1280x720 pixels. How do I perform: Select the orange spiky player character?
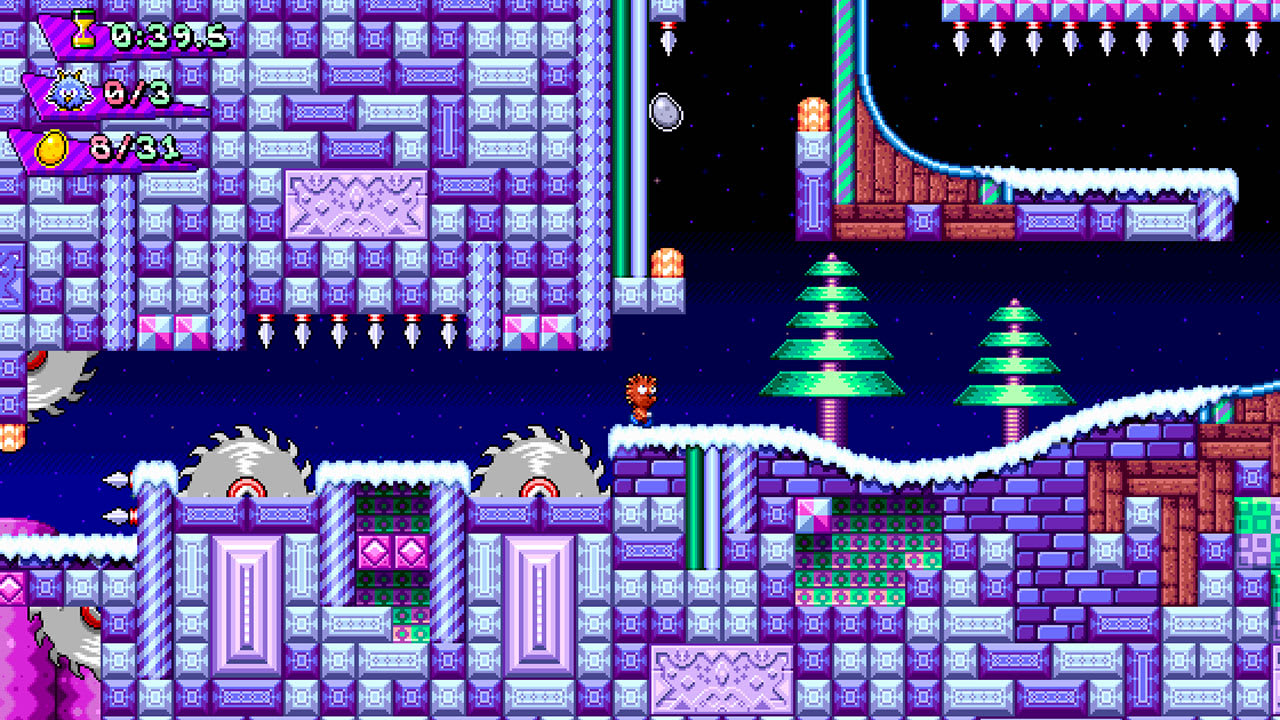pyautogui.click(x=643, y=399)
